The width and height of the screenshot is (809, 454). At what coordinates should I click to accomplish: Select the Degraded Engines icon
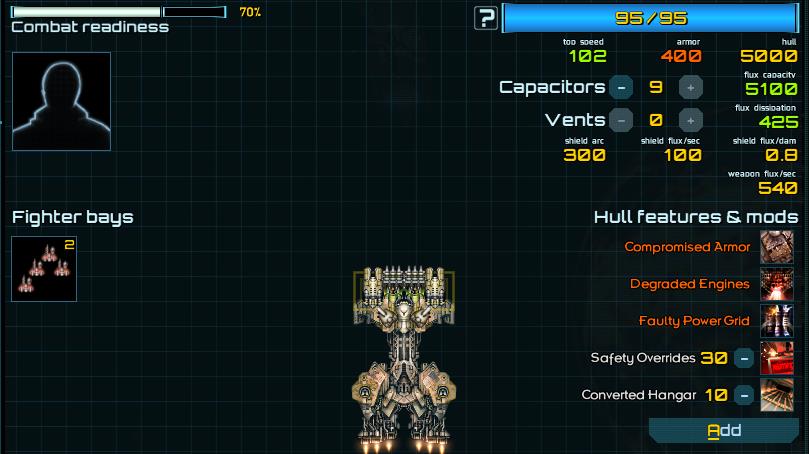(x=777, y=283)
